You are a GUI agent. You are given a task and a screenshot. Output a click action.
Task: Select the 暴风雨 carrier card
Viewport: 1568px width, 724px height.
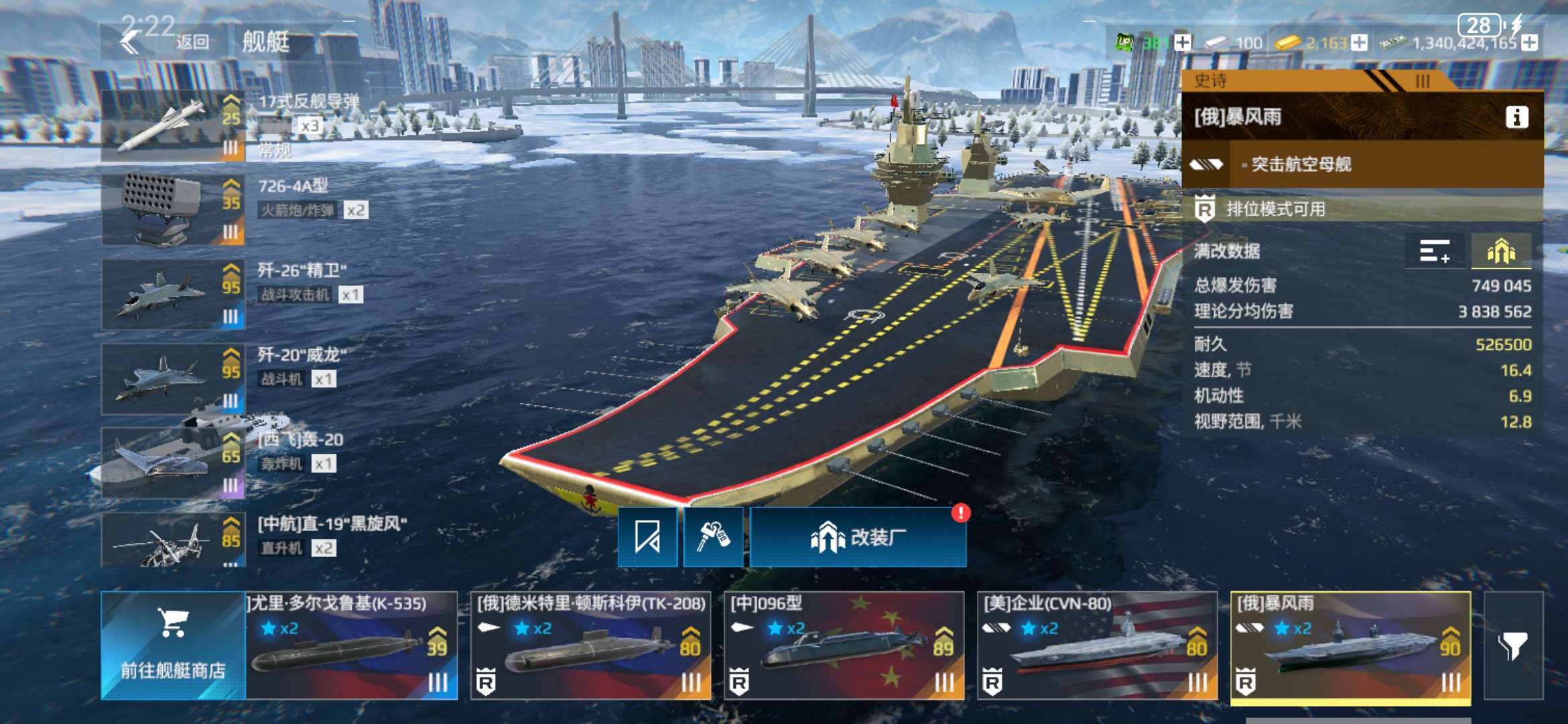1350,646
